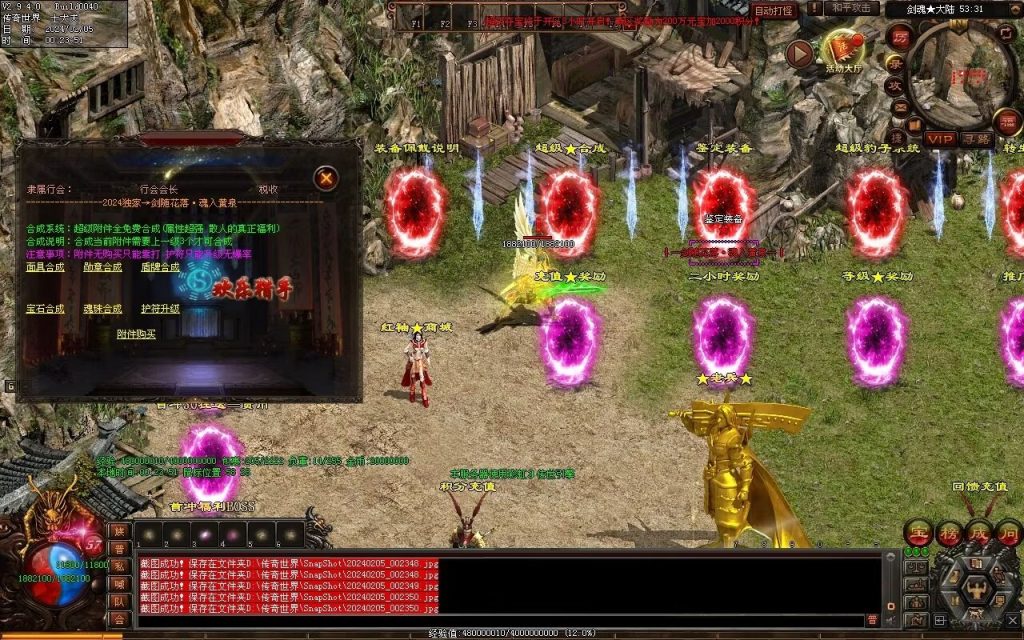Open the 宝 treasure round button
The width and height of the screenshot is (1024, 640).
pyautogui.click(x=917, y=531)
